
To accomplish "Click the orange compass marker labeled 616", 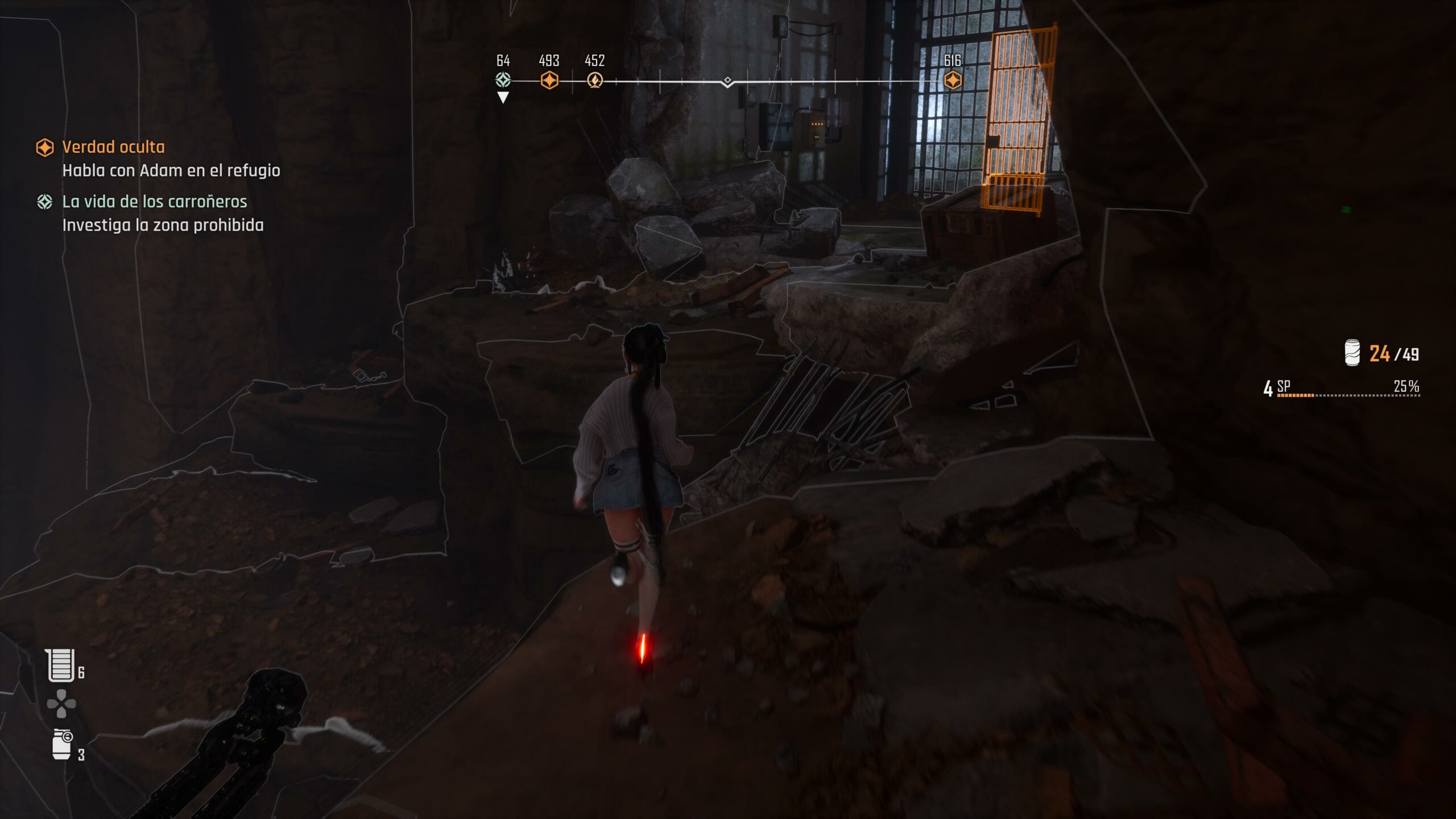I will click(953, 80).
